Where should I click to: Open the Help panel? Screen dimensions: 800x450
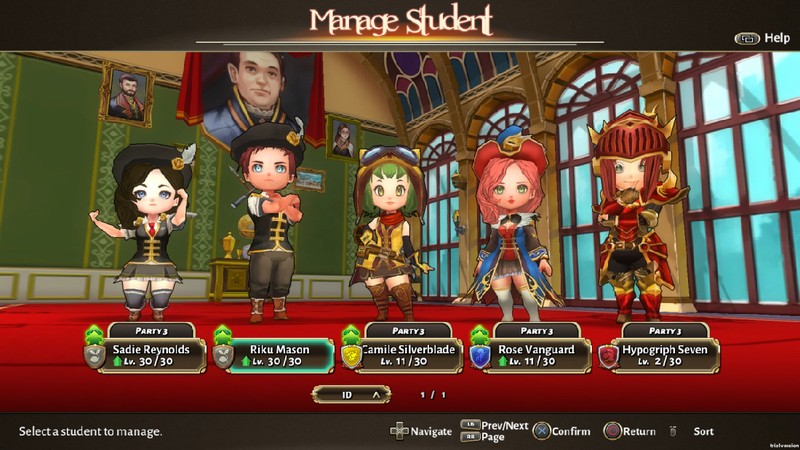click(763, 38)
